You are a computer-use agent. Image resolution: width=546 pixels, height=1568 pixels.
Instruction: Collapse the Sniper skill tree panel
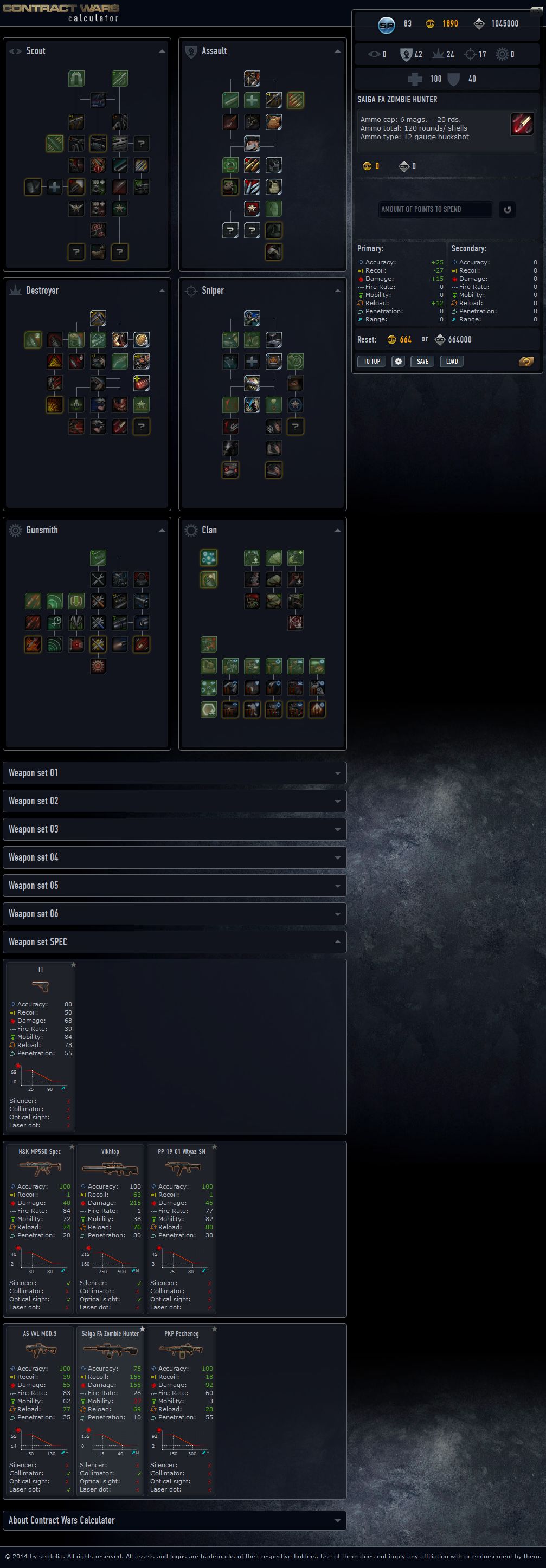tap(337, 291)
